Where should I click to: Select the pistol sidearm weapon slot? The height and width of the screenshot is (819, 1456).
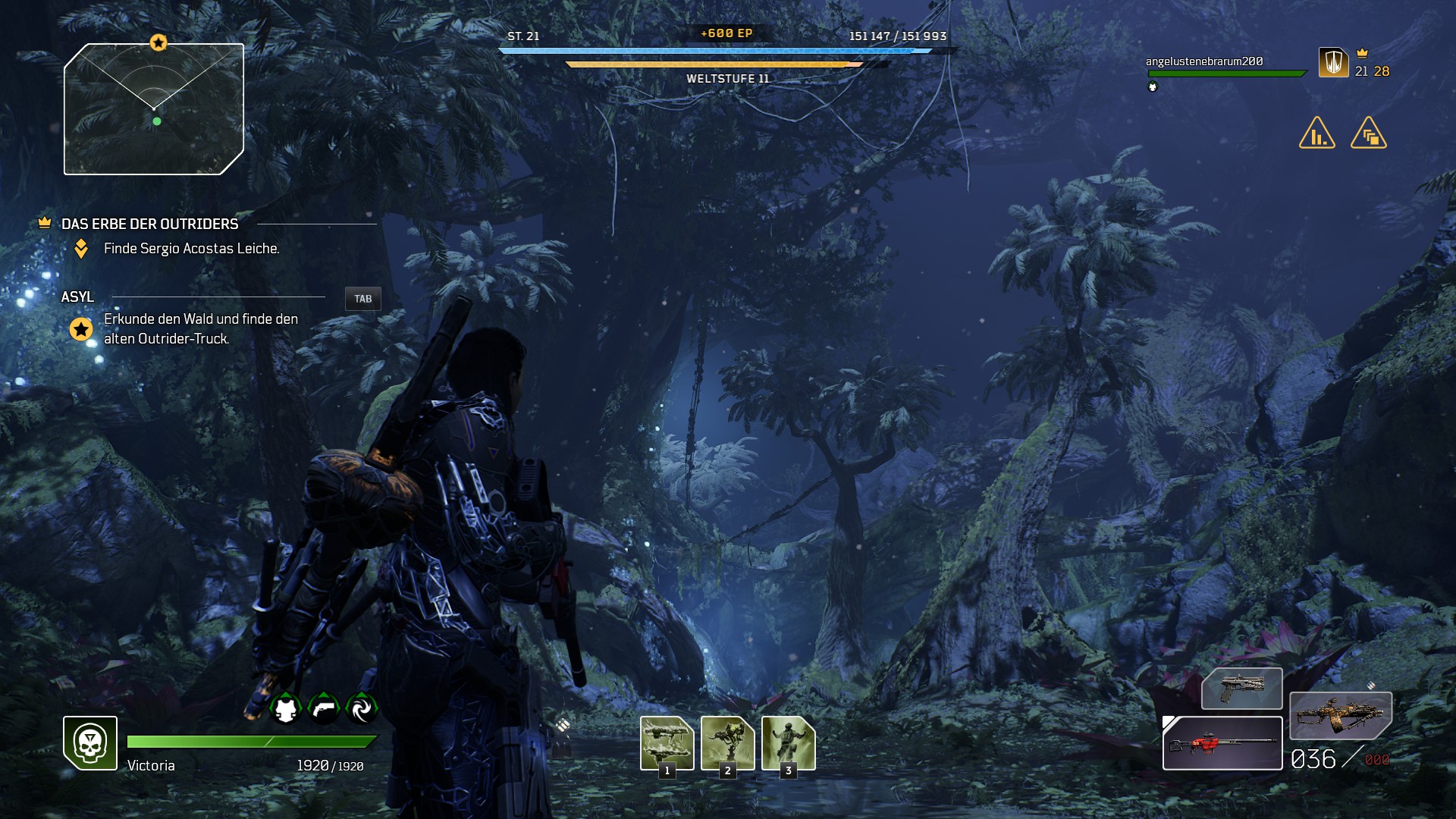point(1241,689)
